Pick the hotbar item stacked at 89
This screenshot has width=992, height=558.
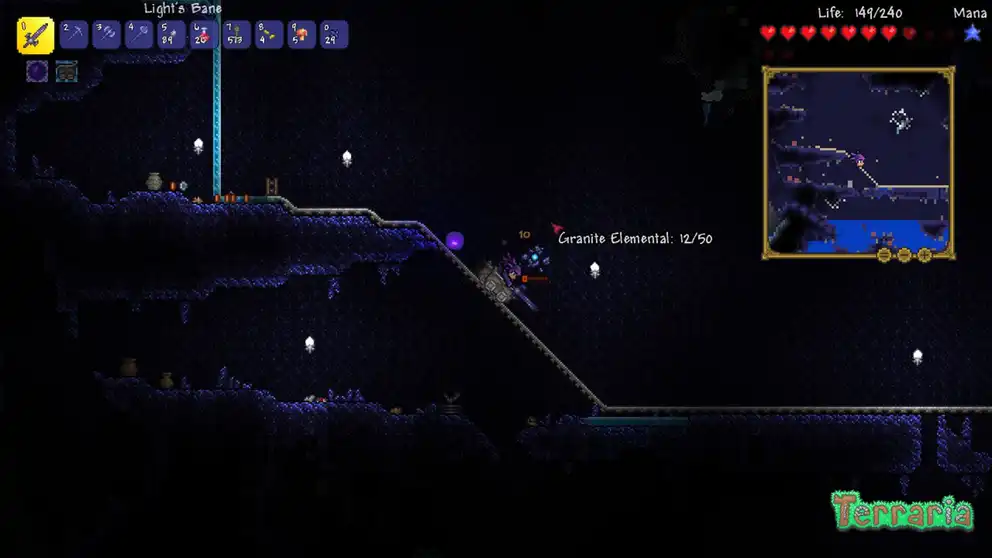[x=172, y=35]
